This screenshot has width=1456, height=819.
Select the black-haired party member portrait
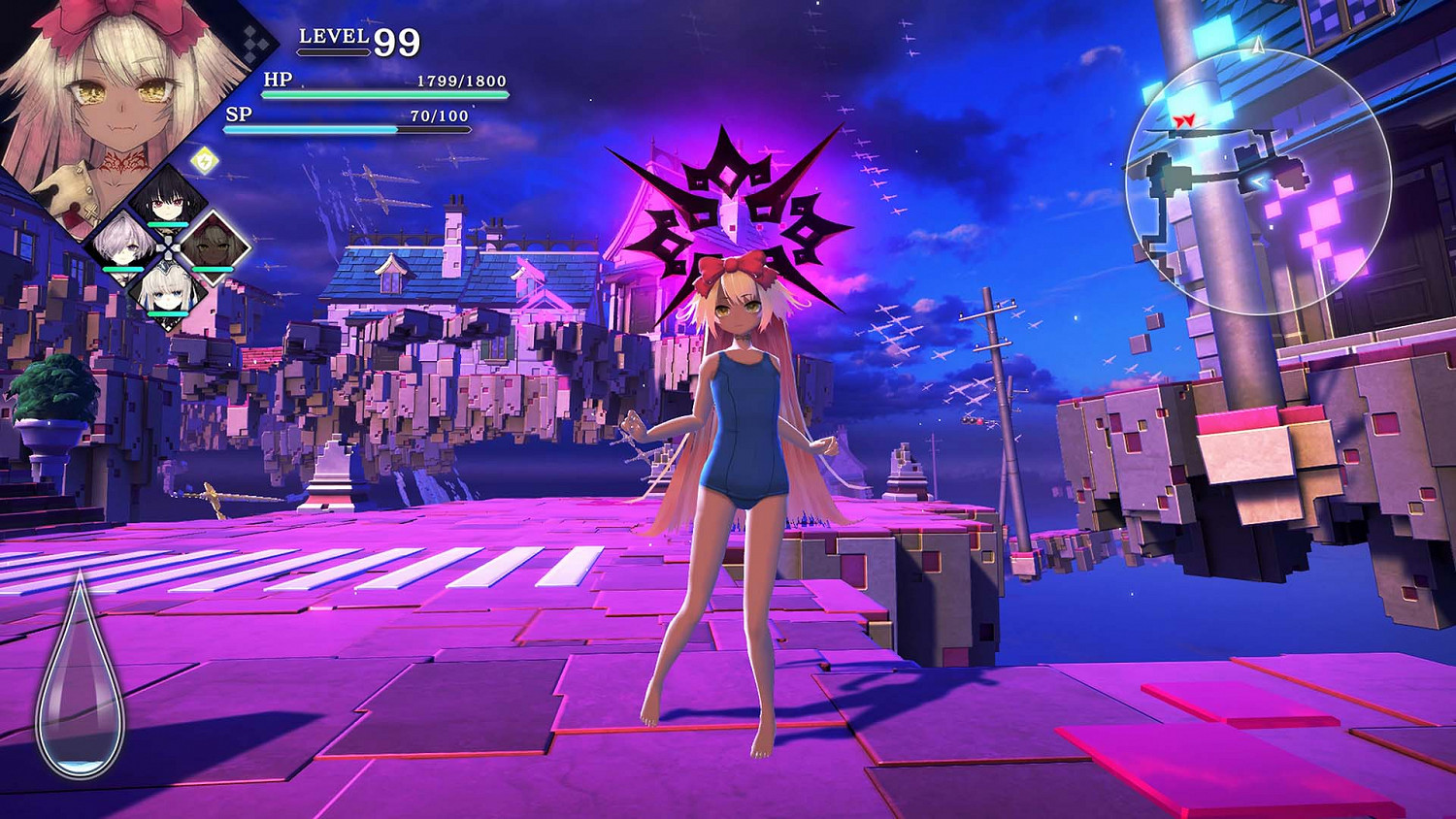(x=167, y=201)
